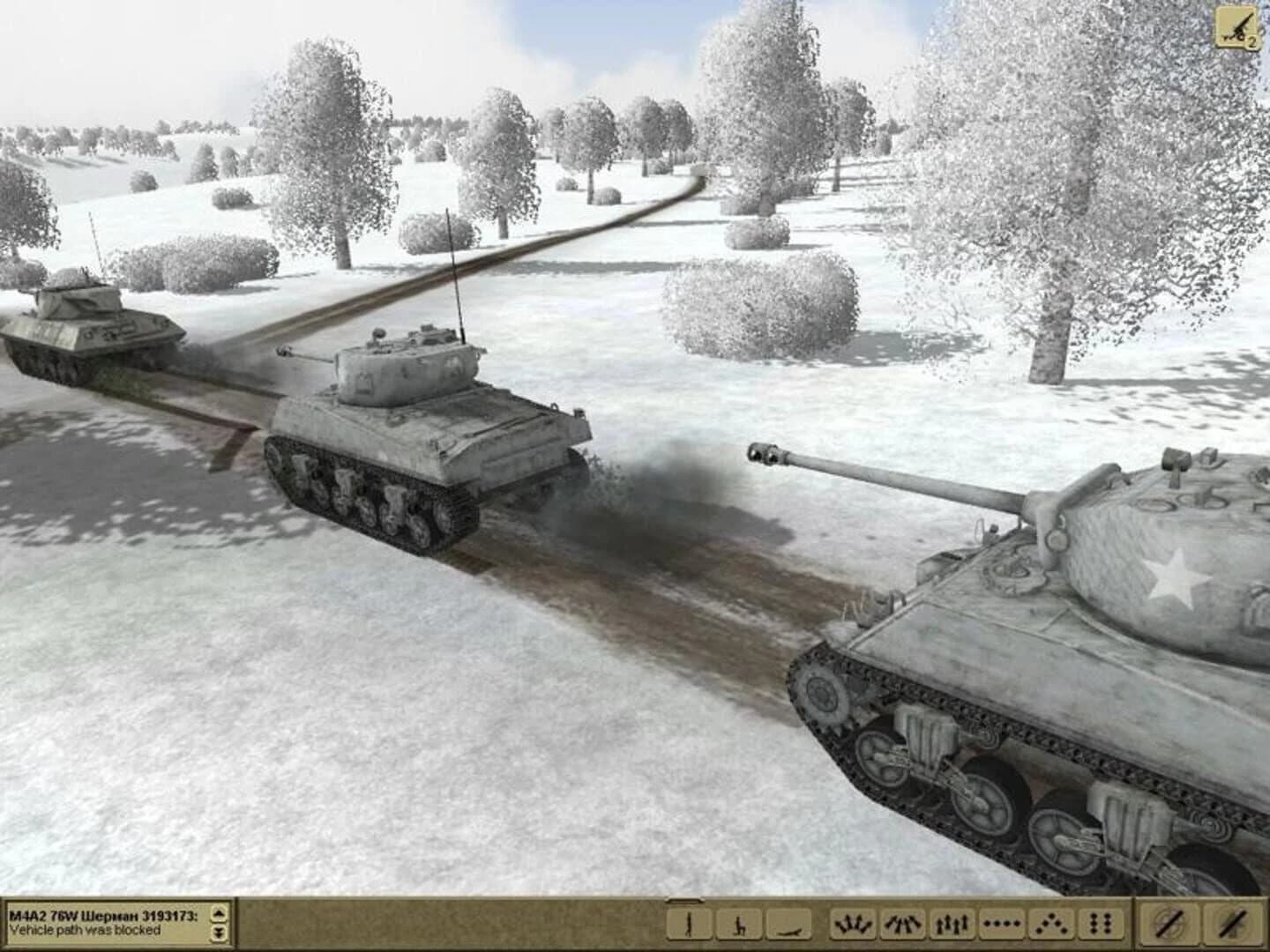Select the double-column formation icon
Image resolution: width=1270 pixels, height=952 pixels.
click(x=1099, y=926)
